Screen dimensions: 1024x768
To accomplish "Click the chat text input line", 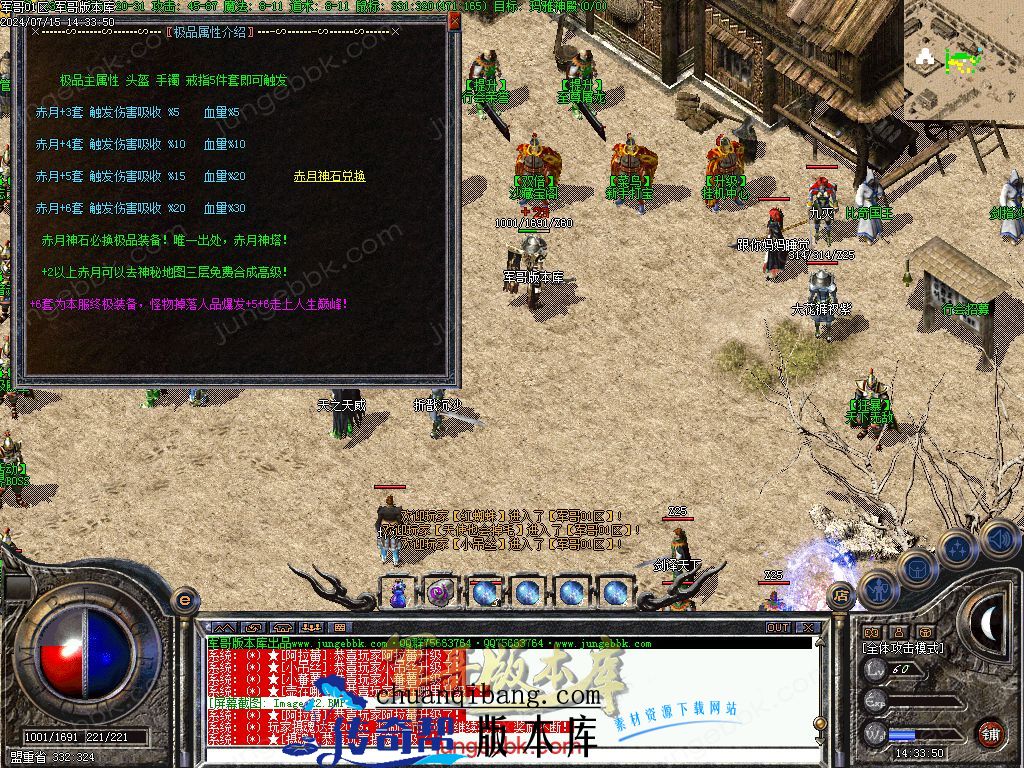I will click(x=500, y=755).
